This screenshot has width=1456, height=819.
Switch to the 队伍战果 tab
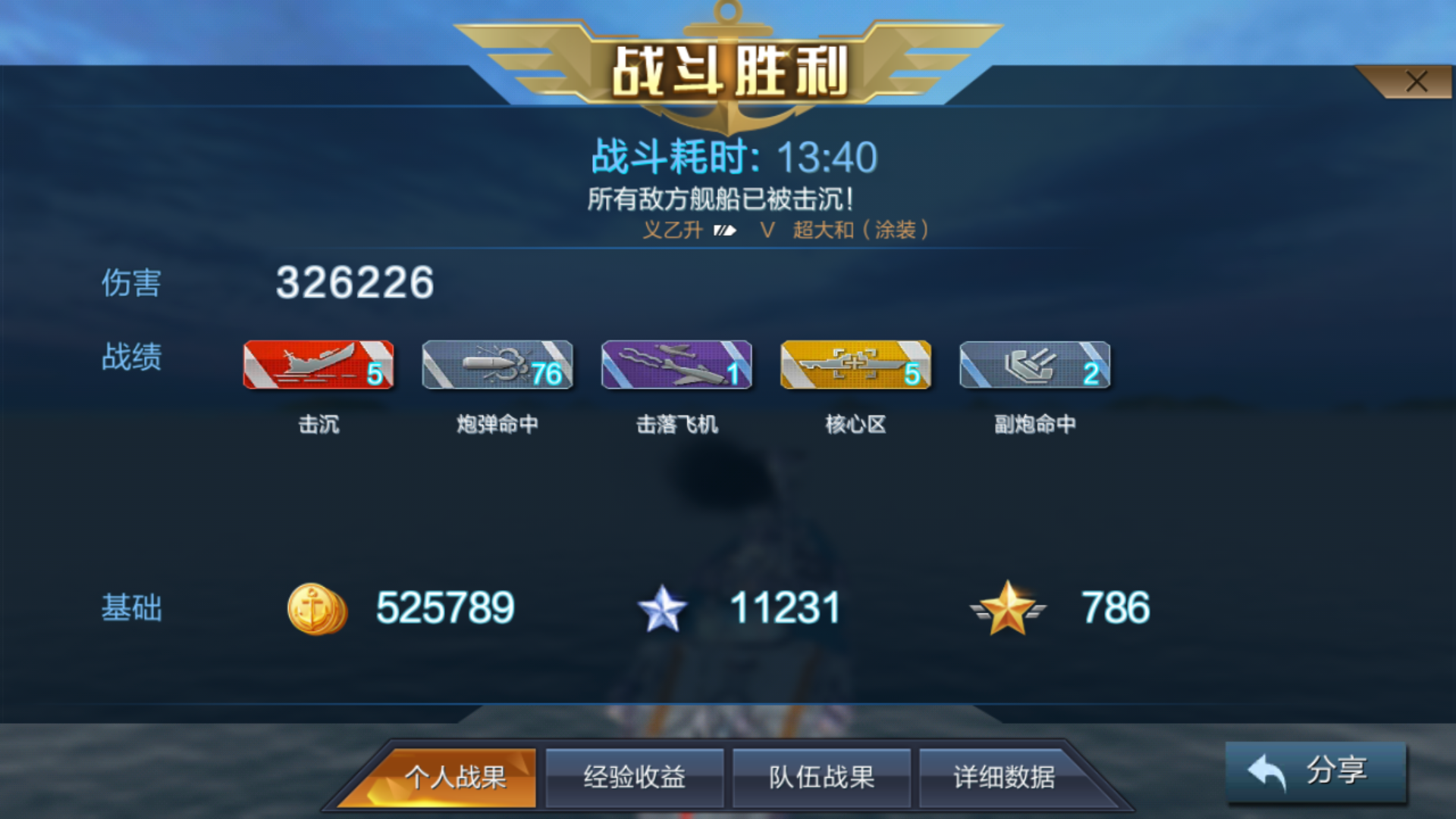pos(823,777)
